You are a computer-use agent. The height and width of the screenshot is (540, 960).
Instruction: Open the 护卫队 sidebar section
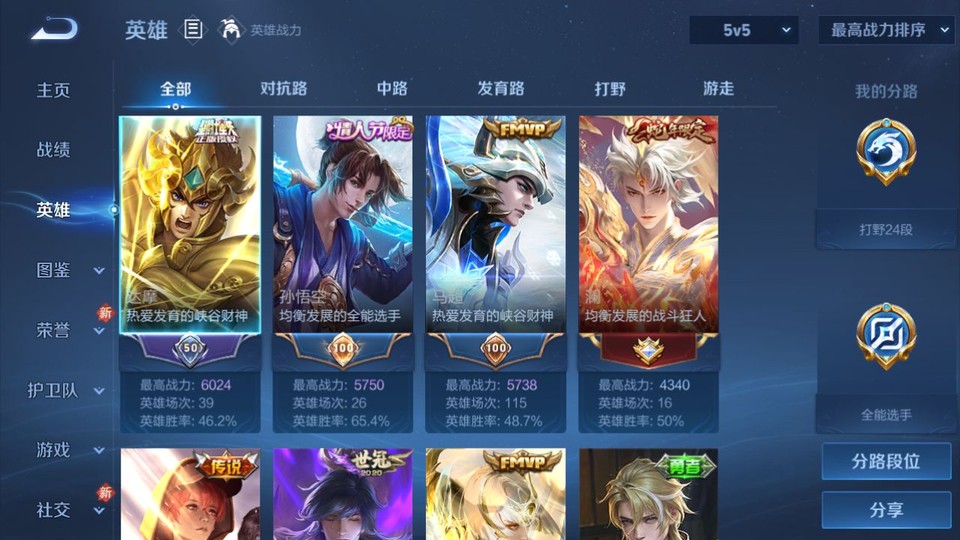[x=66, y=390]
